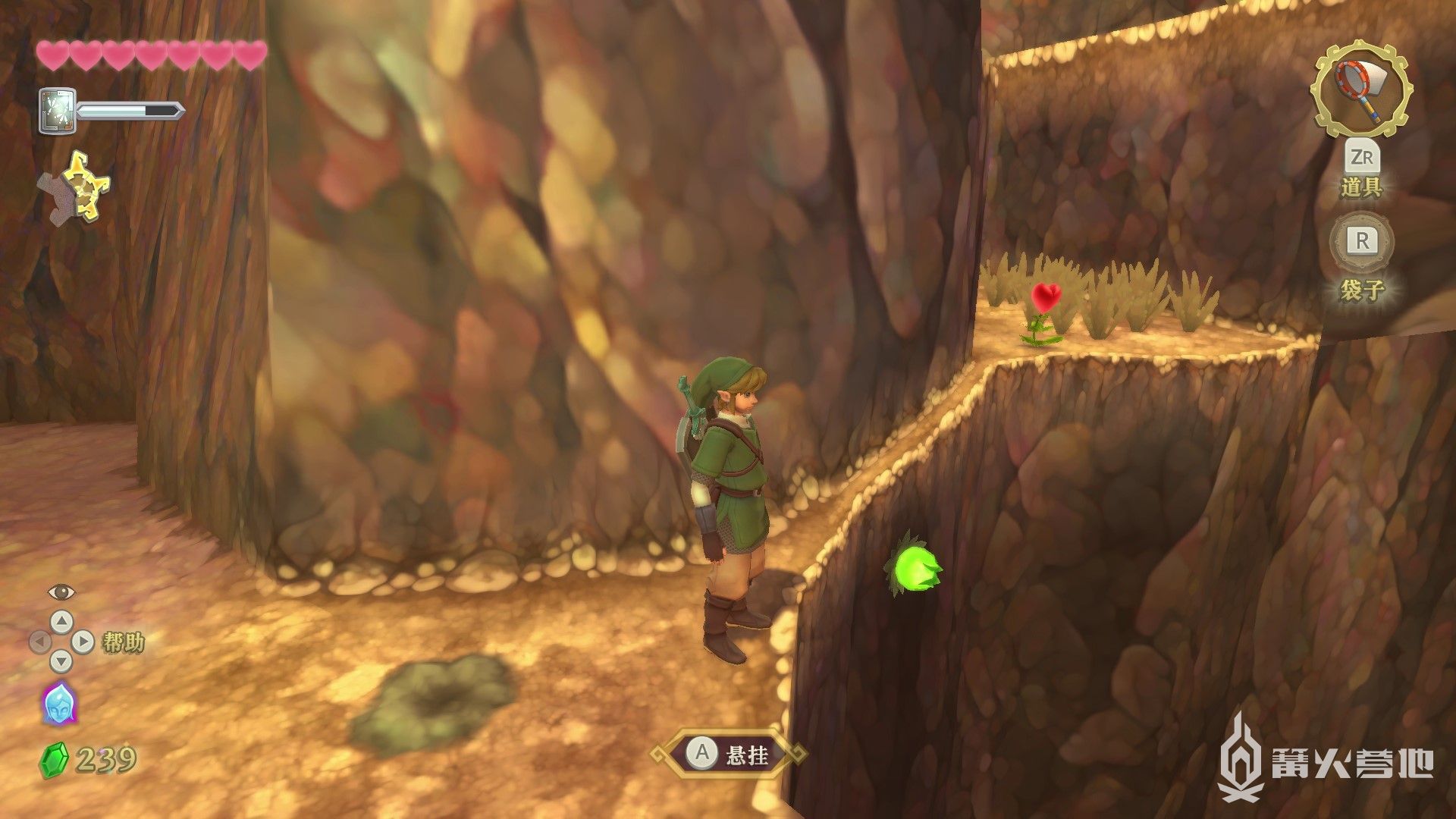This screenshot has width=1456, height=819.
Task: Open the 袋子 pouch slot
Action: (1362, 243)
